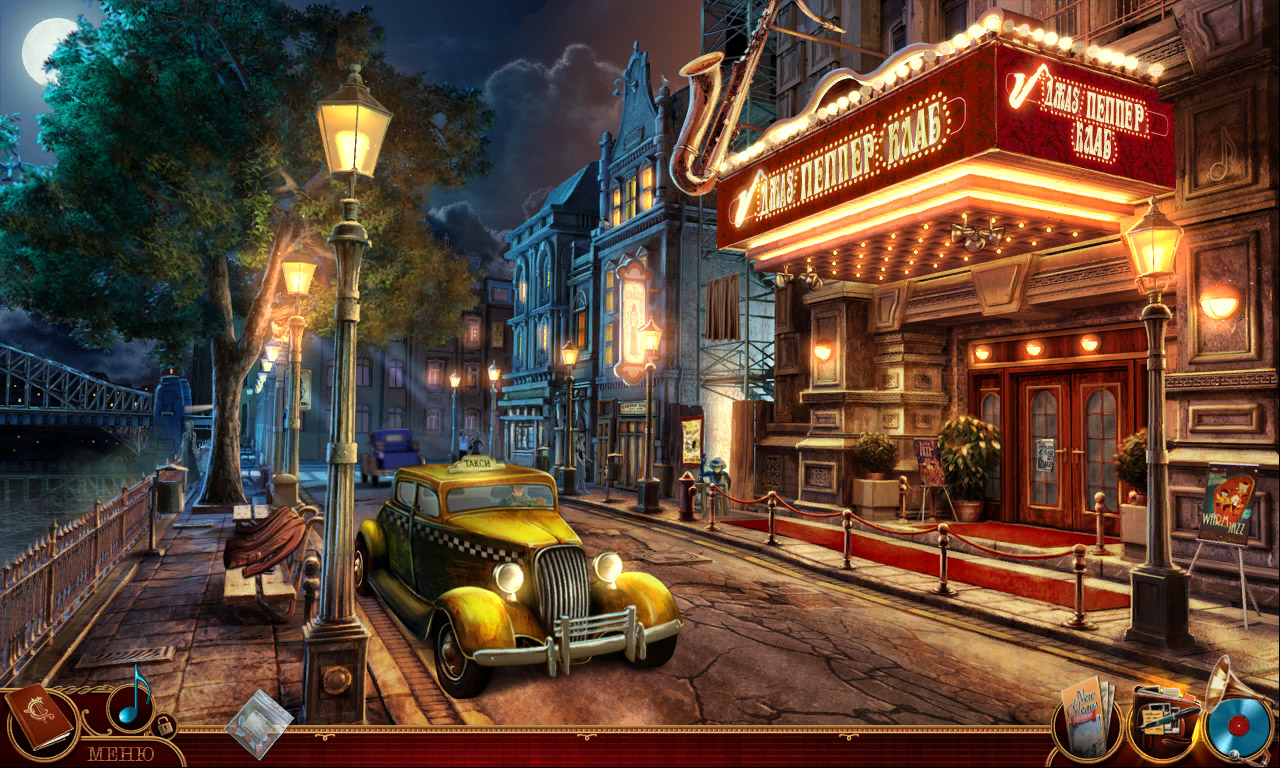Toggle the inventory padlock

[x=165, y=725]
